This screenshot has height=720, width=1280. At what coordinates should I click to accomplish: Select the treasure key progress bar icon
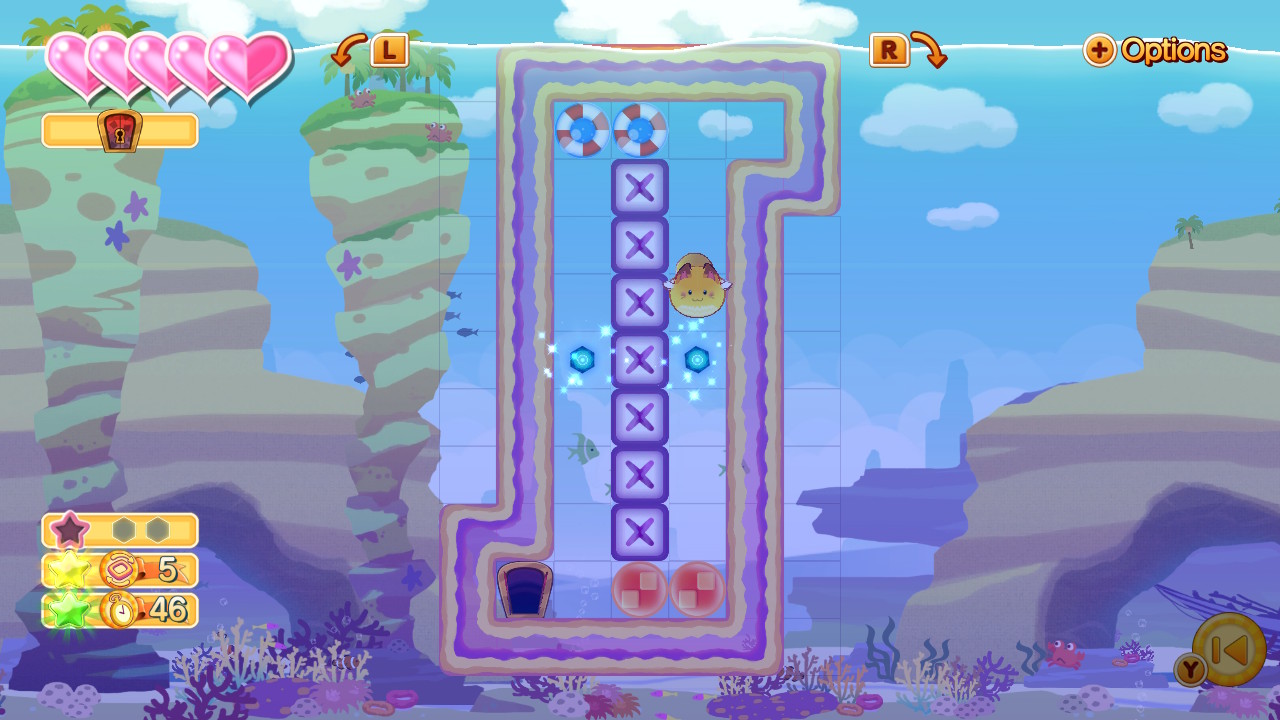pos(118,130)
